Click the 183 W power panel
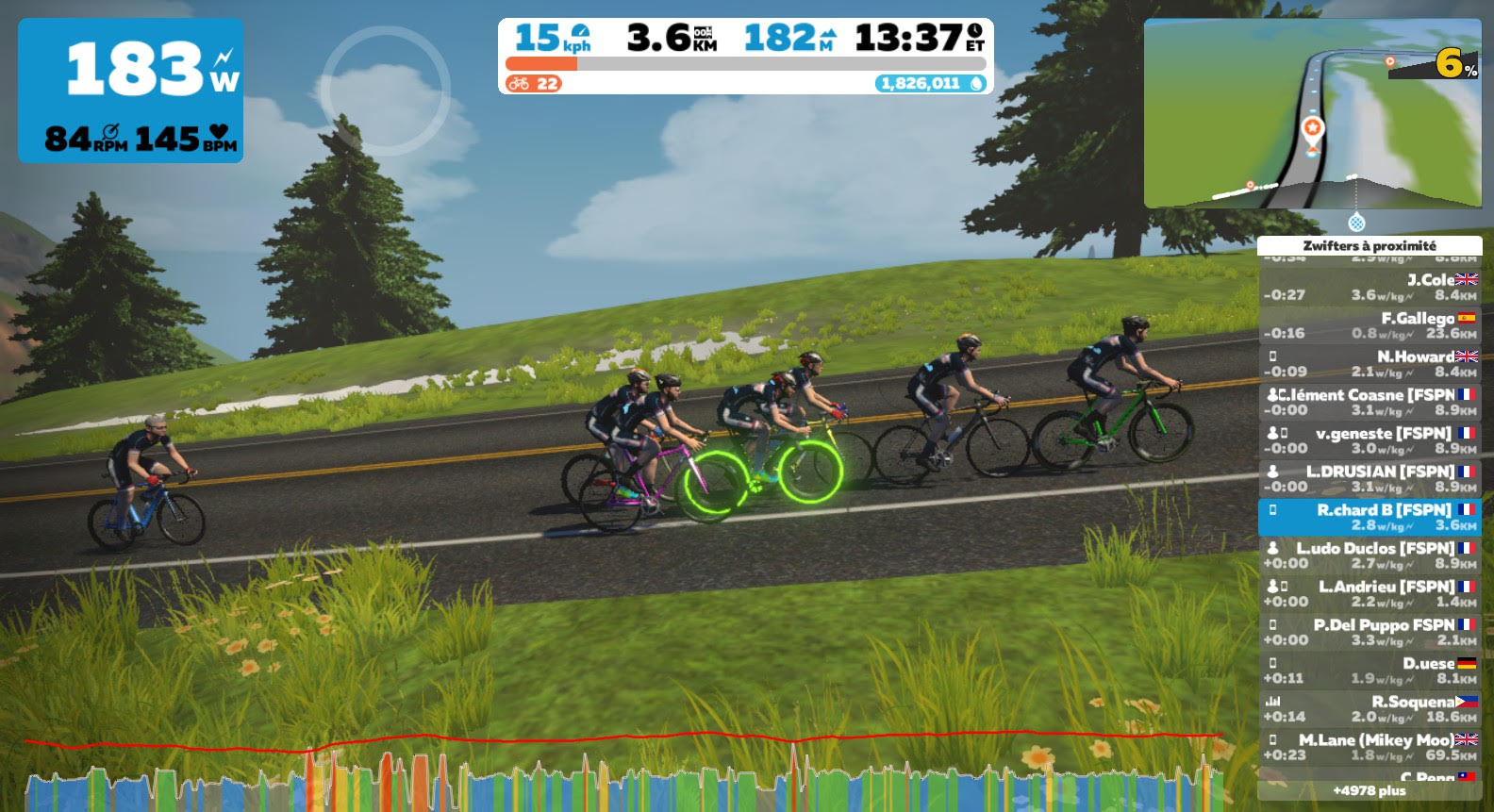 (x=131, y=91)
